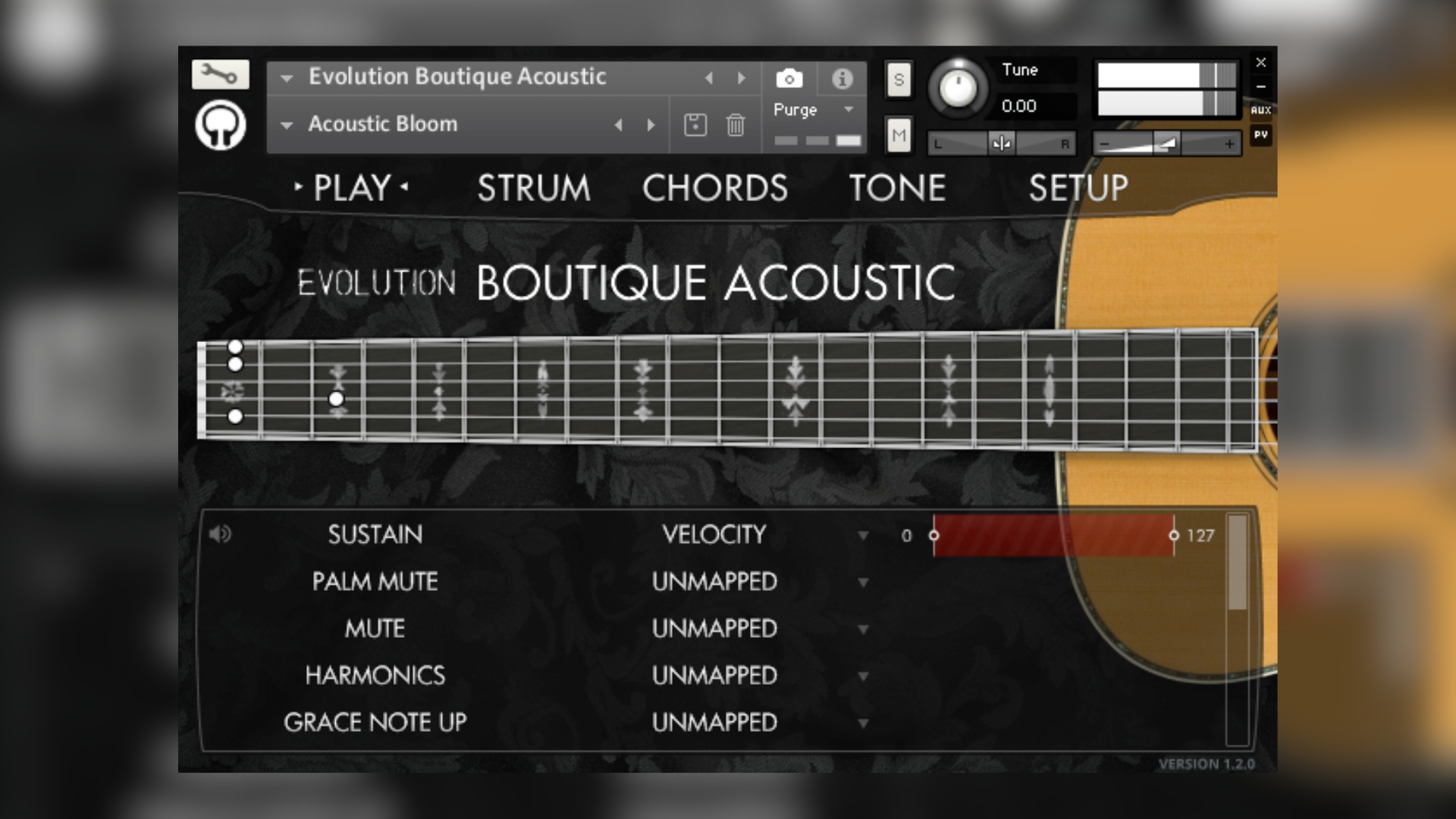Open the pan balance control
1456x819 pixels.
[1001, 143]
